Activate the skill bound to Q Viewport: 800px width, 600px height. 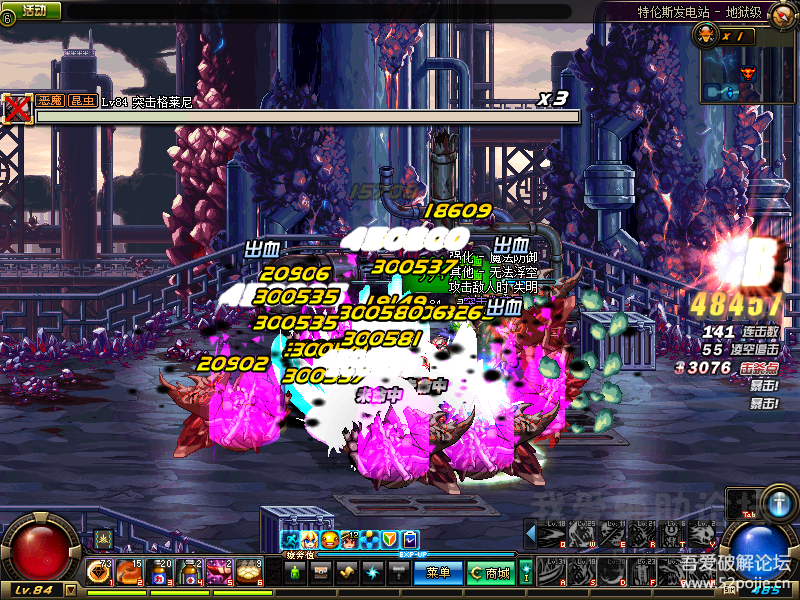pyautogui.click(x=552, y=535)
